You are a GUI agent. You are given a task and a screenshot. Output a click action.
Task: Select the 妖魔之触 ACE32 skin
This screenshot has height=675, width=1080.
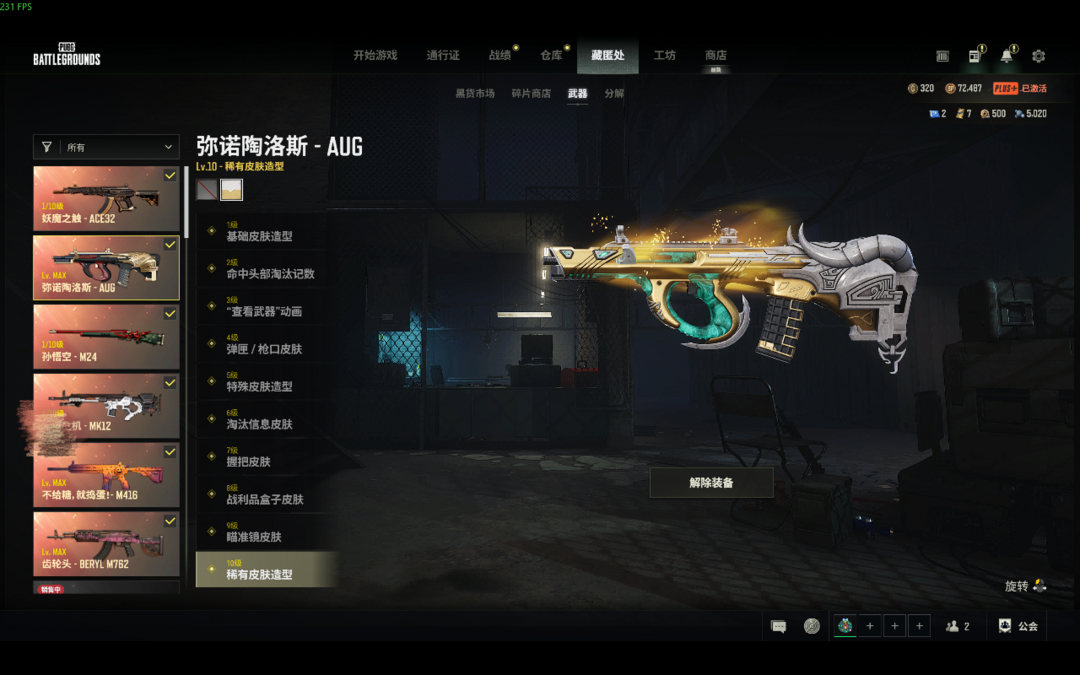[106, 198]
